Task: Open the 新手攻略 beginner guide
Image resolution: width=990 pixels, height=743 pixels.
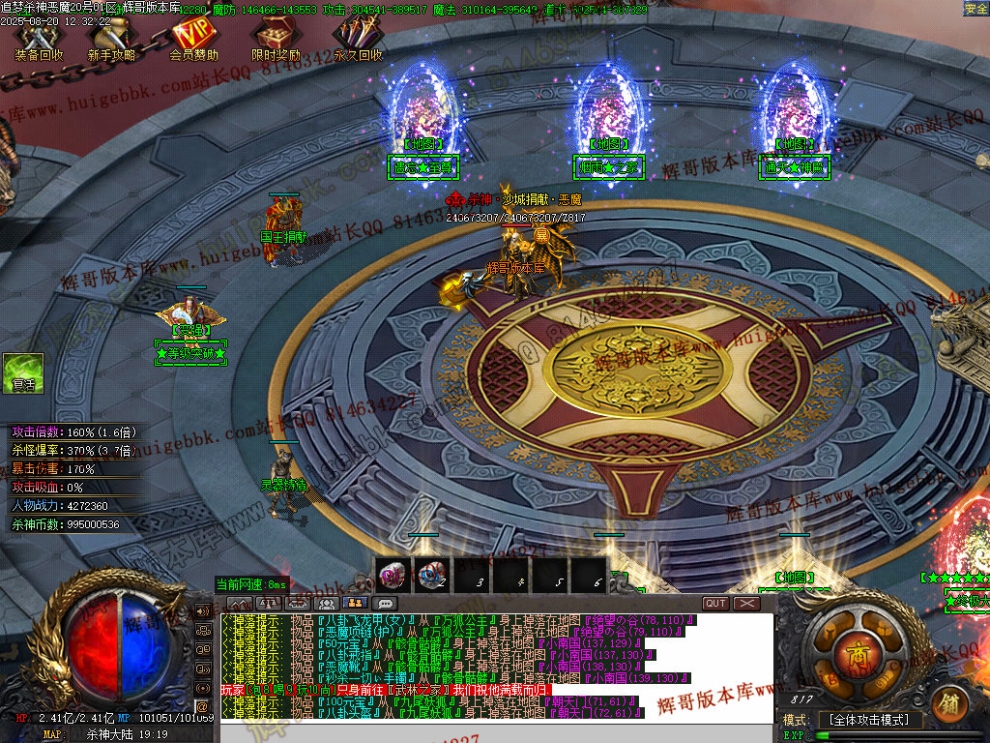Action: (x=111, y=40)
